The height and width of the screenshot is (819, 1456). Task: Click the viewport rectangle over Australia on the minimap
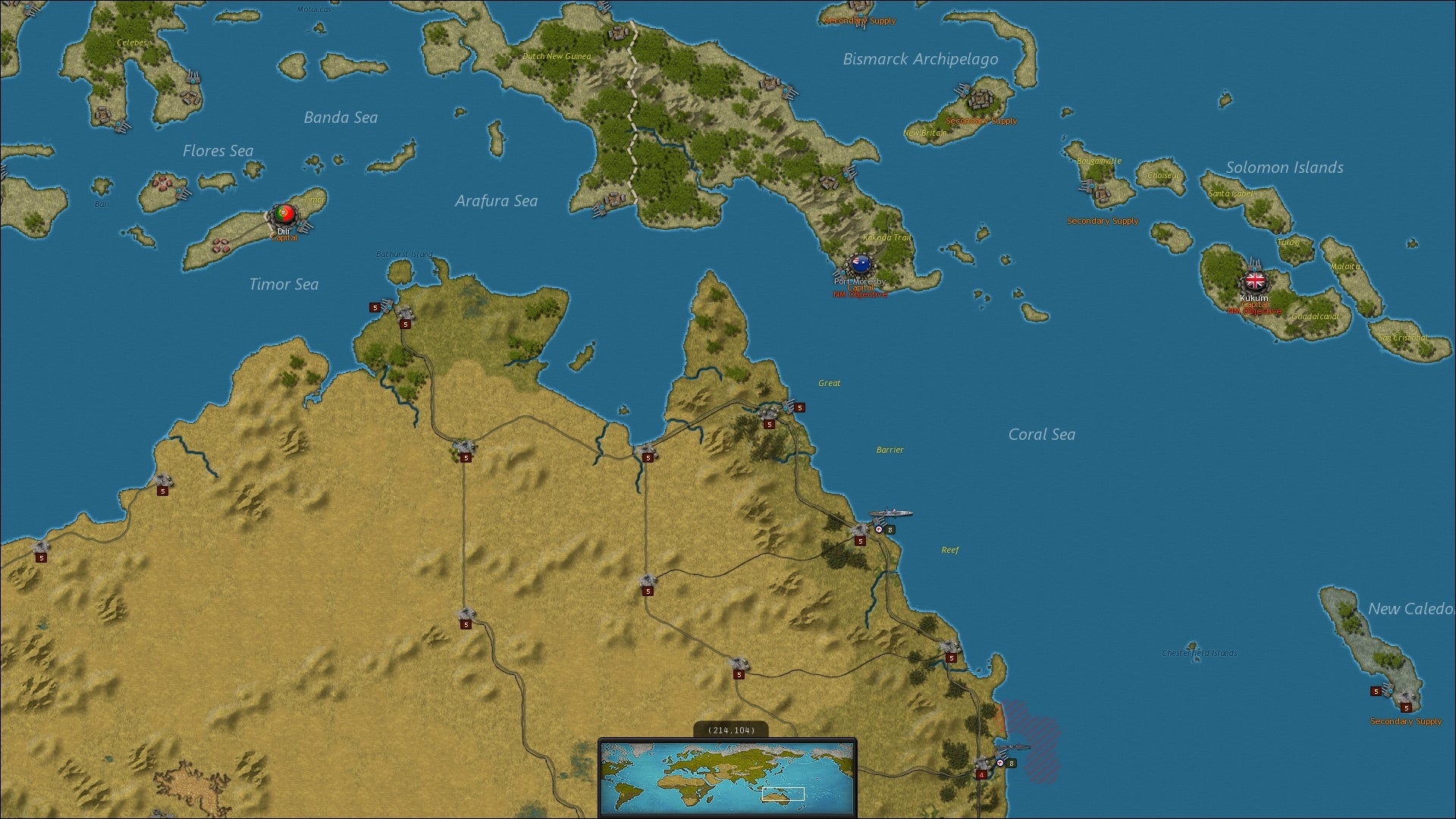tap(783, 795)
